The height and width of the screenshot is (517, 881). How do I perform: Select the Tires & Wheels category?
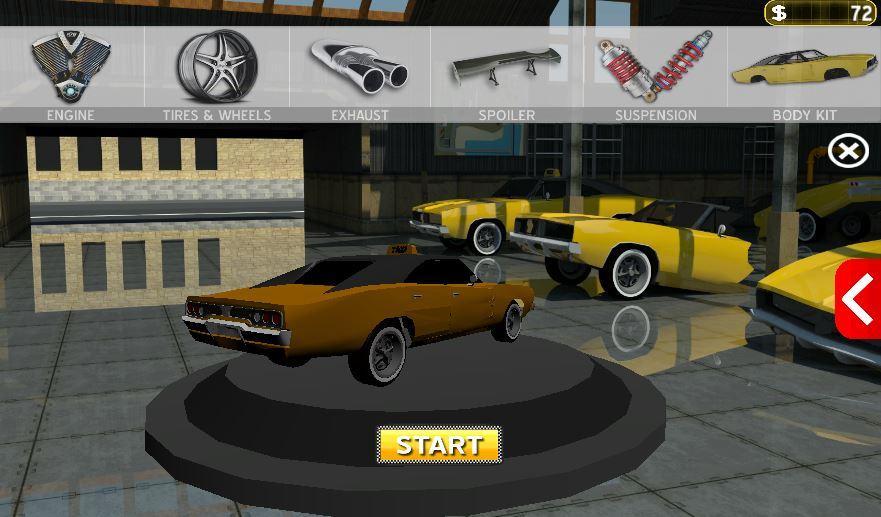tap(217, 74)
